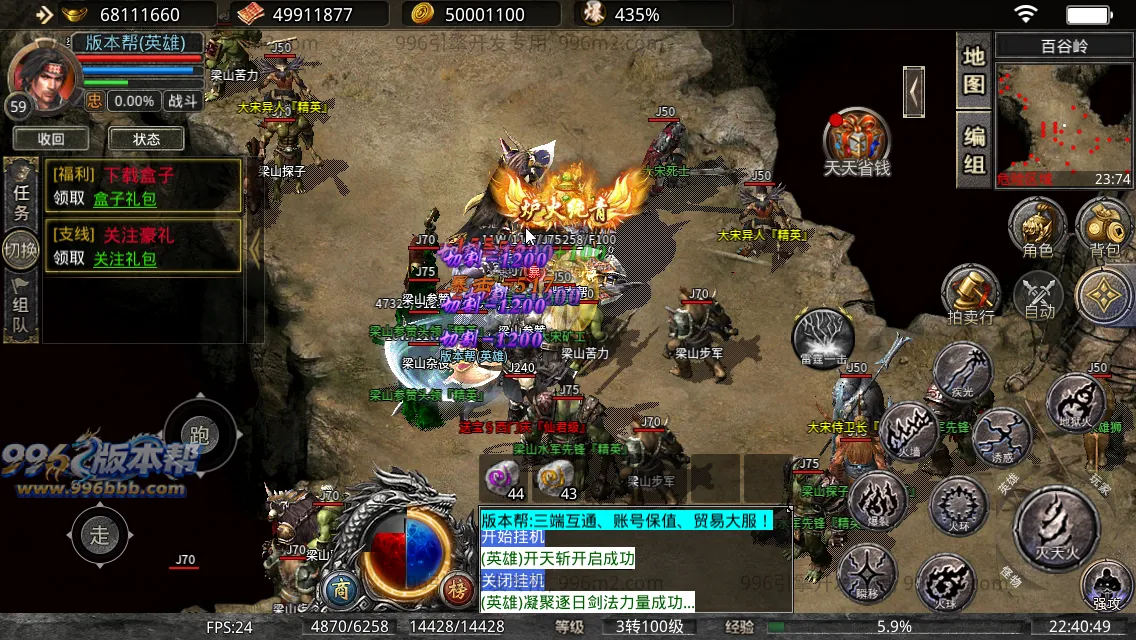Image resolution: width=1136 pixels, height=640 pixels.
Task: Claim the 盒子礼包 gift link
Action: click(125, 199)
